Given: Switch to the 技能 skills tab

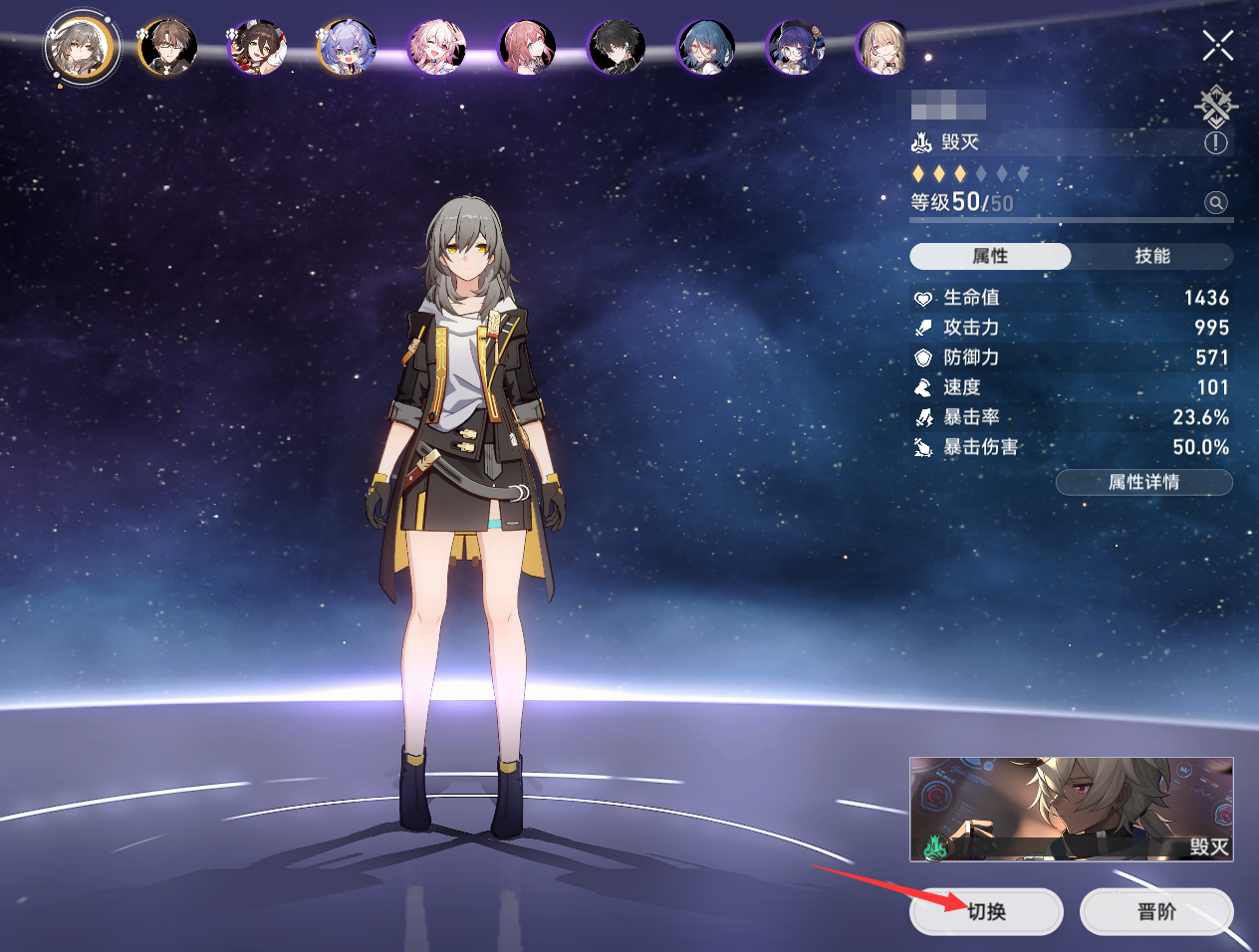Looking at the screenshot, I should [1152, 256].
